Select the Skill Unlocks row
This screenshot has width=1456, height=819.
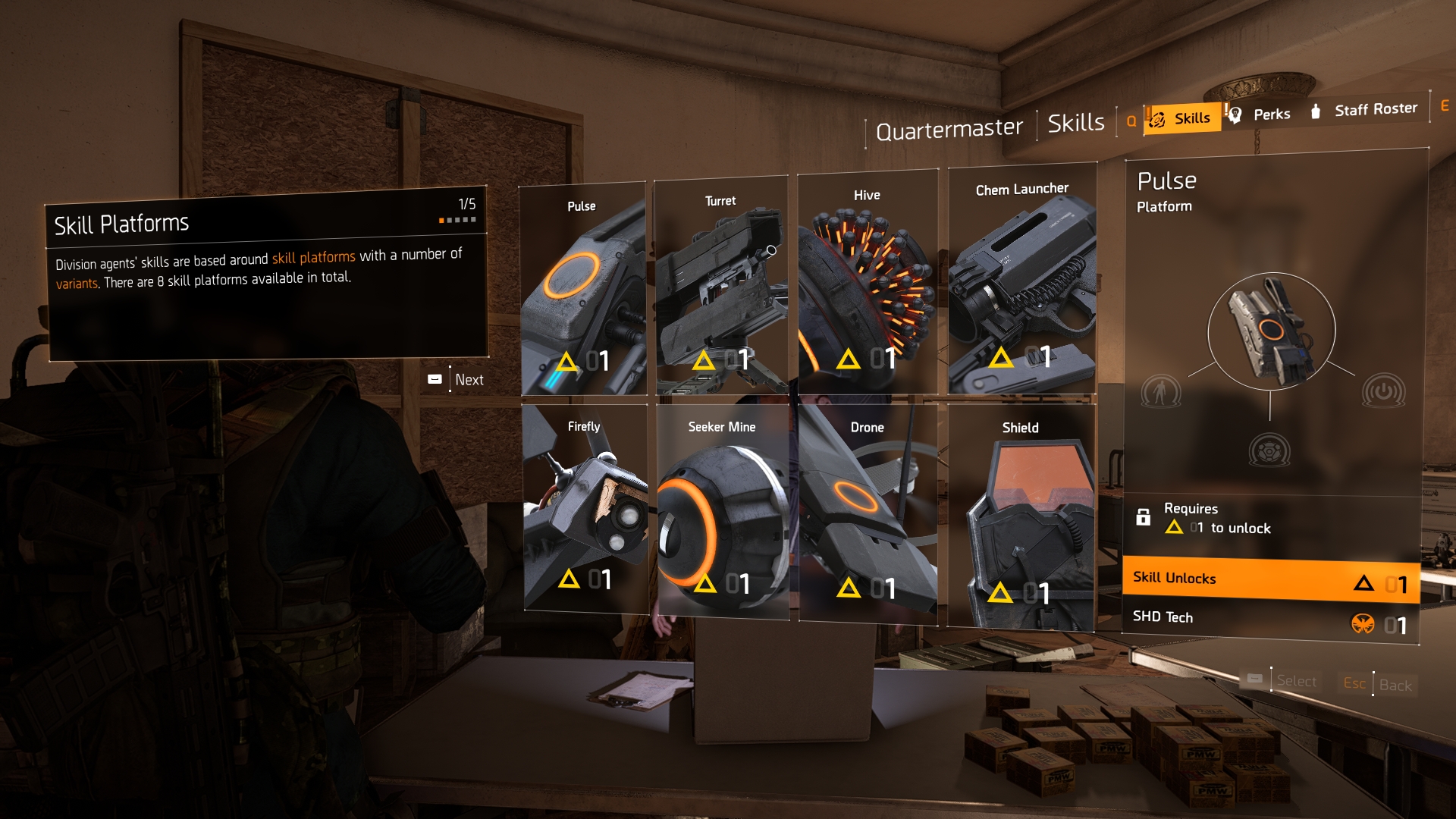(1270, 581)
